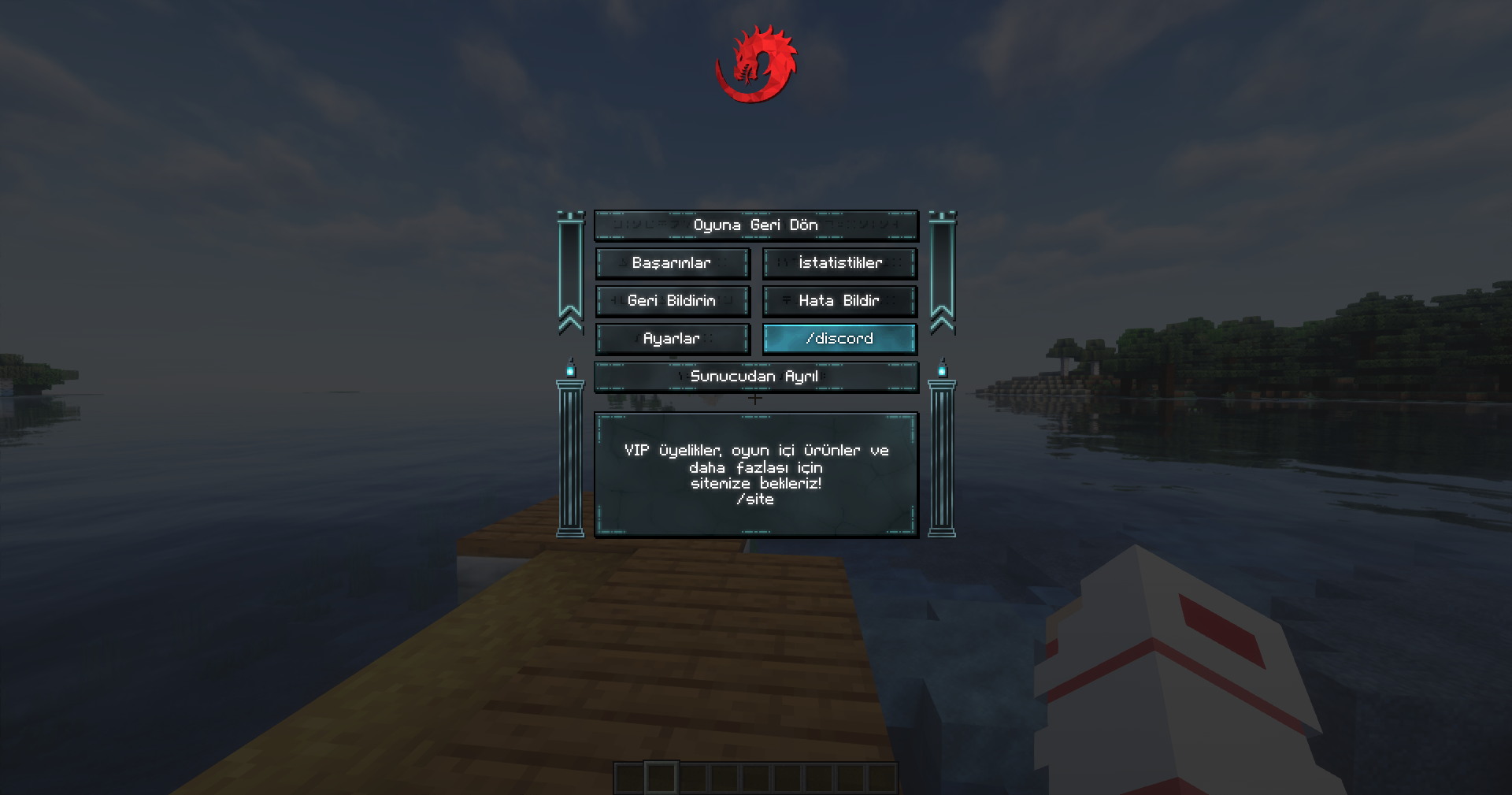Click the /site text in the info panel
The width and height of the screenshot is (1512, 795).
click(x=755, y=499)
